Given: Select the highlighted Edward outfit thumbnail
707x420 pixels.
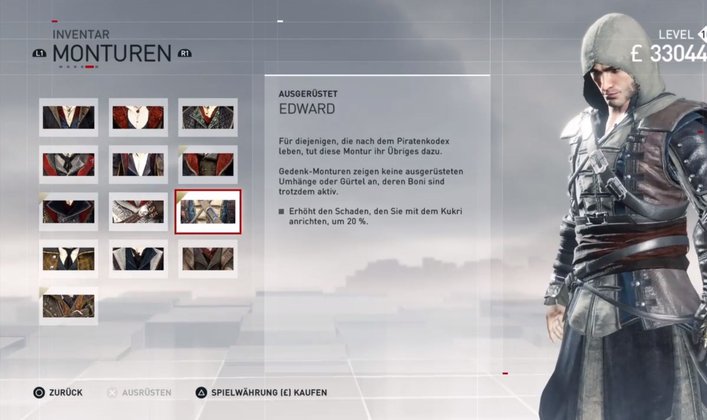Looking at the screenshot, I should pos(207,212).
